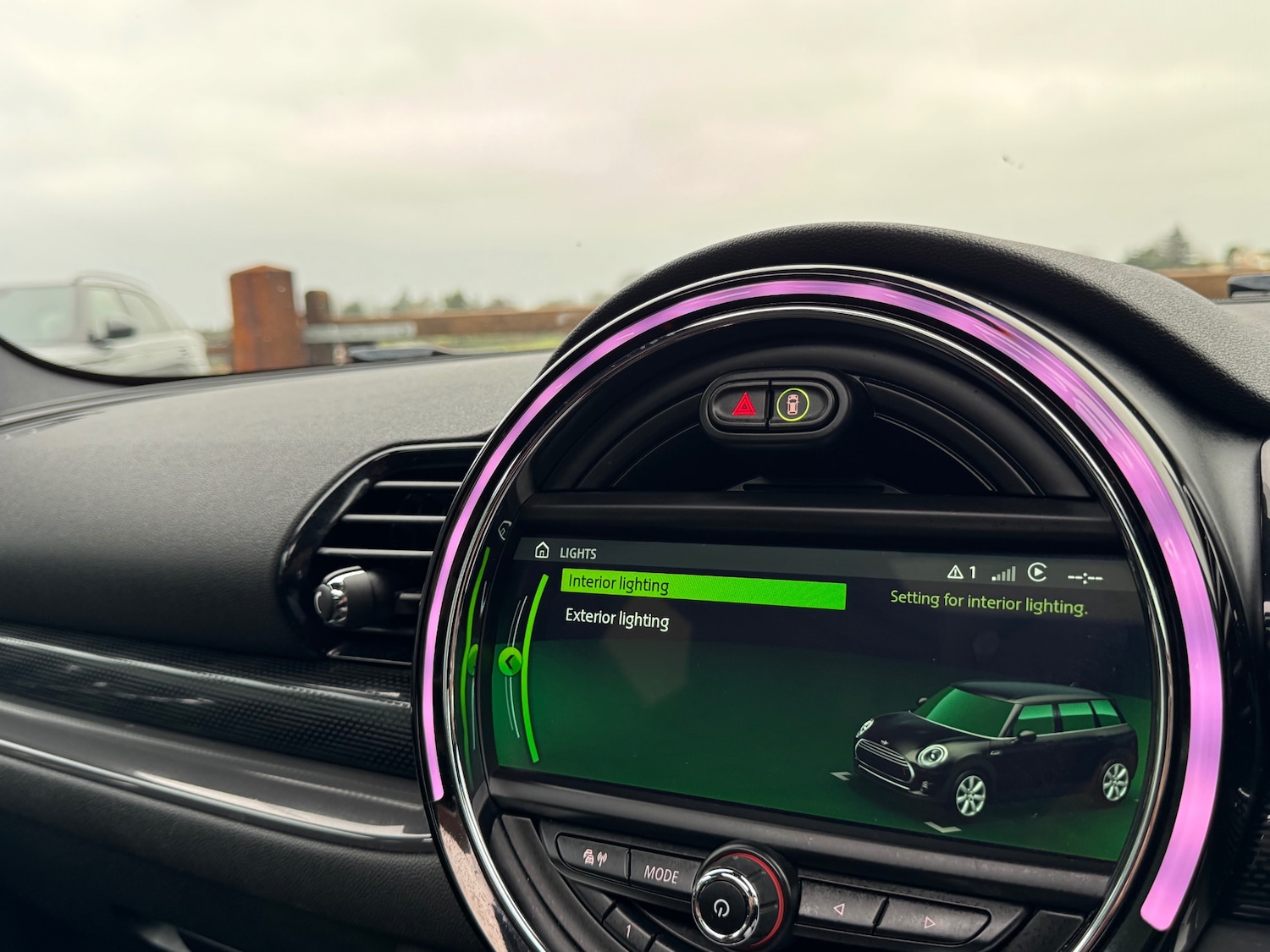The width and height of the screenshot is (1270, 952).
Task: Open the Exterior lighting settings
Action: (617, 619)
